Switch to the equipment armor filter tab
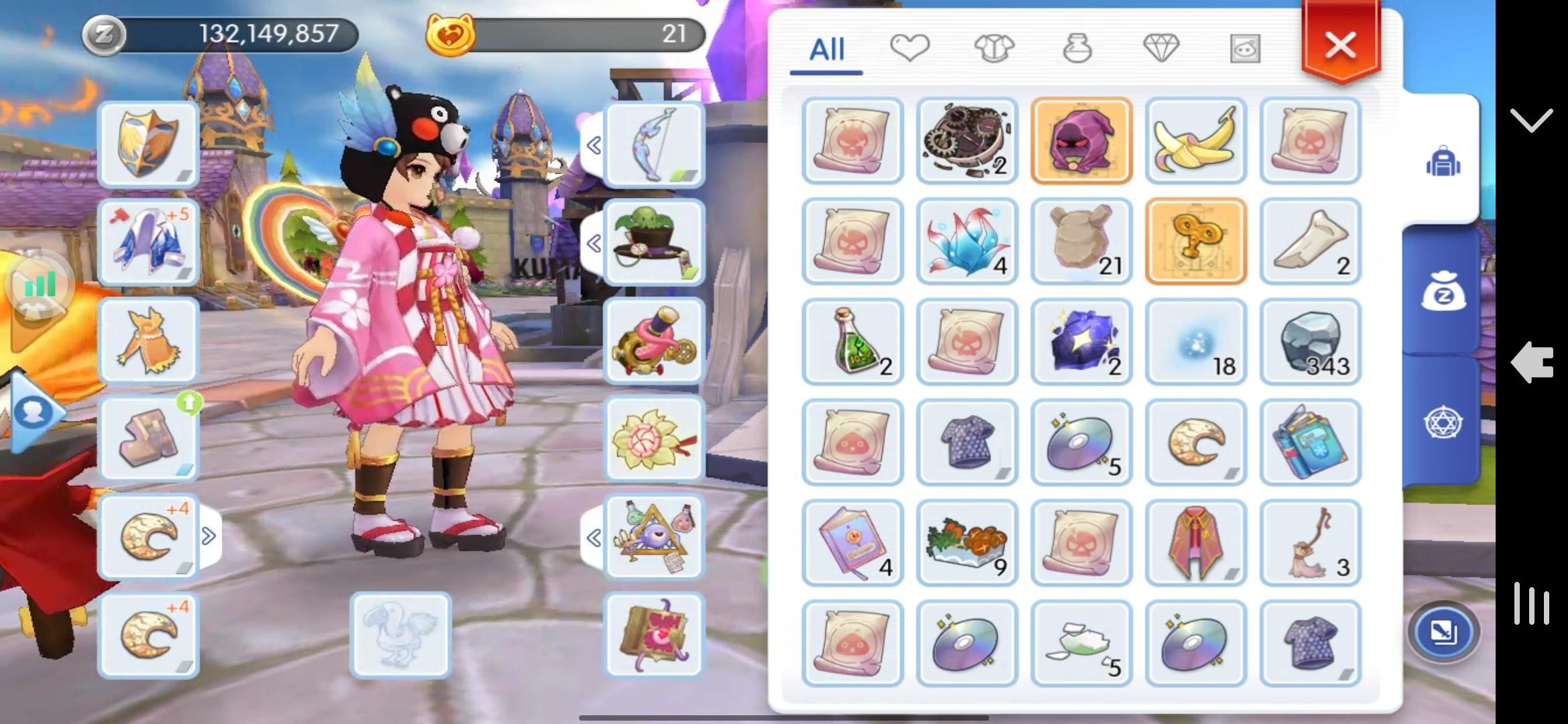1568x724 pixels. point(996,48)
